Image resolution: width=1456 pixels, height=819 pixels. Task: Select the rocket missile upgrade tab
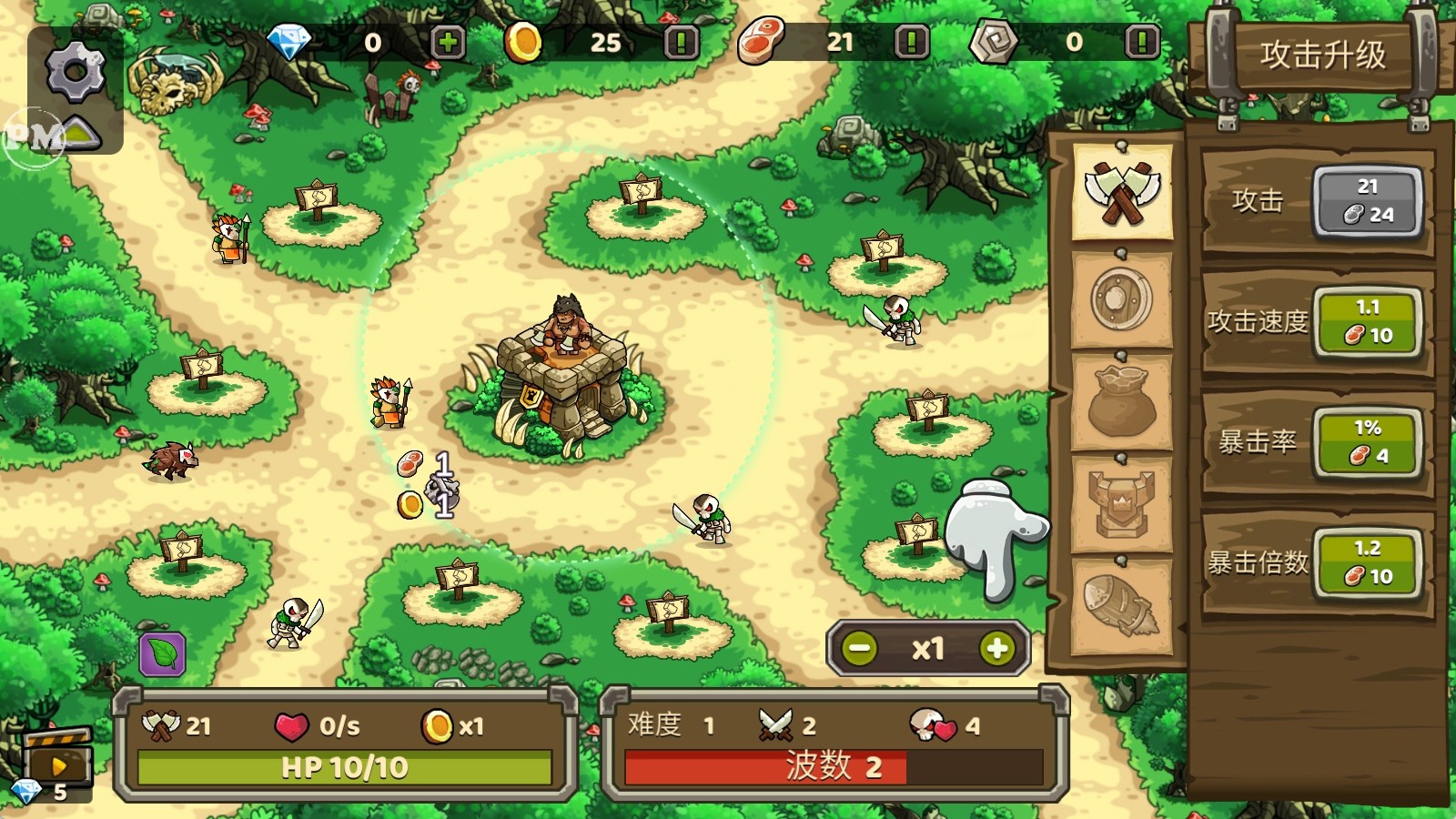coord(1122,605)
